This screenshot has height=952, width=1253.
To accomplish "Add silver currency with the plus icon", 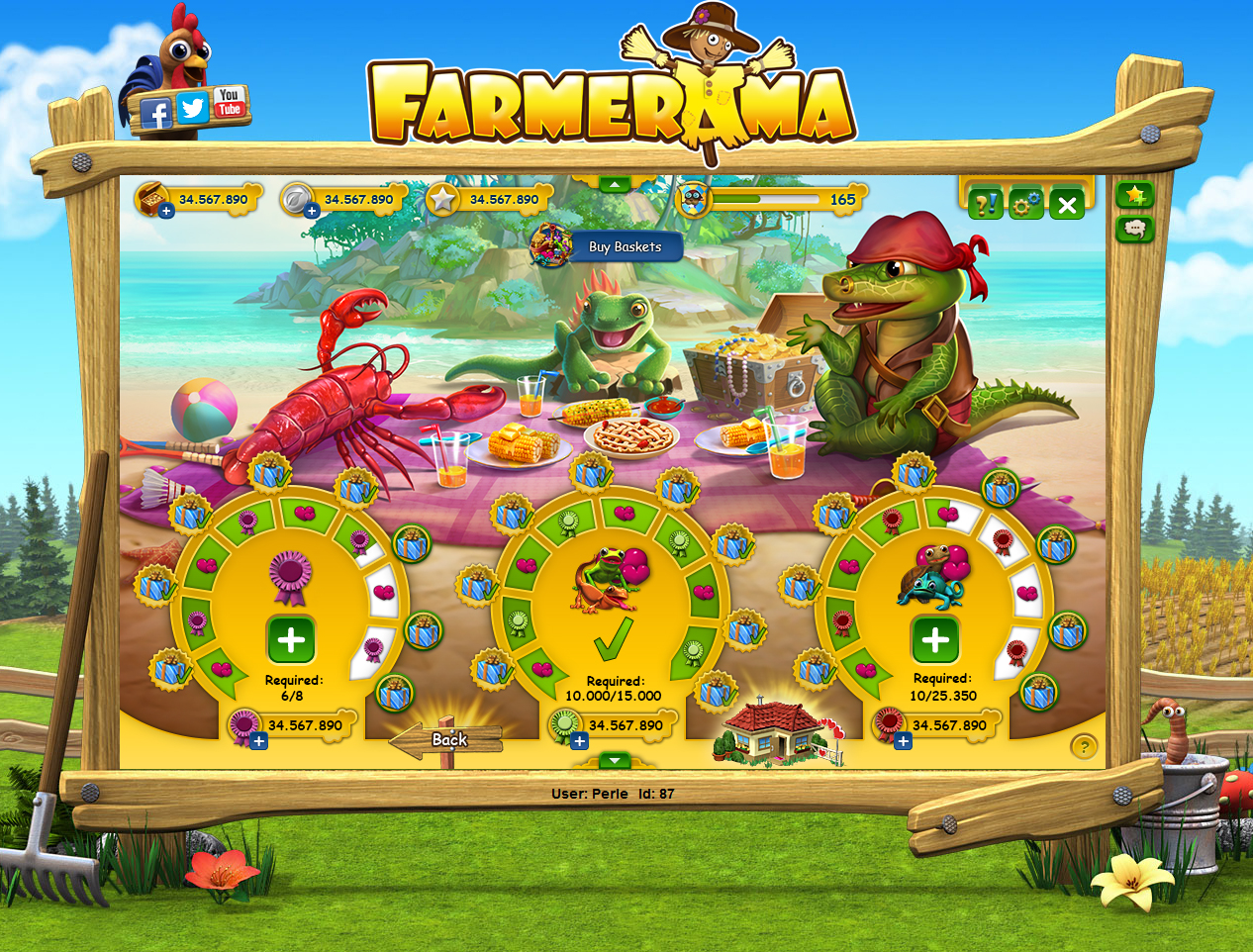I will (x=312, y=211).
